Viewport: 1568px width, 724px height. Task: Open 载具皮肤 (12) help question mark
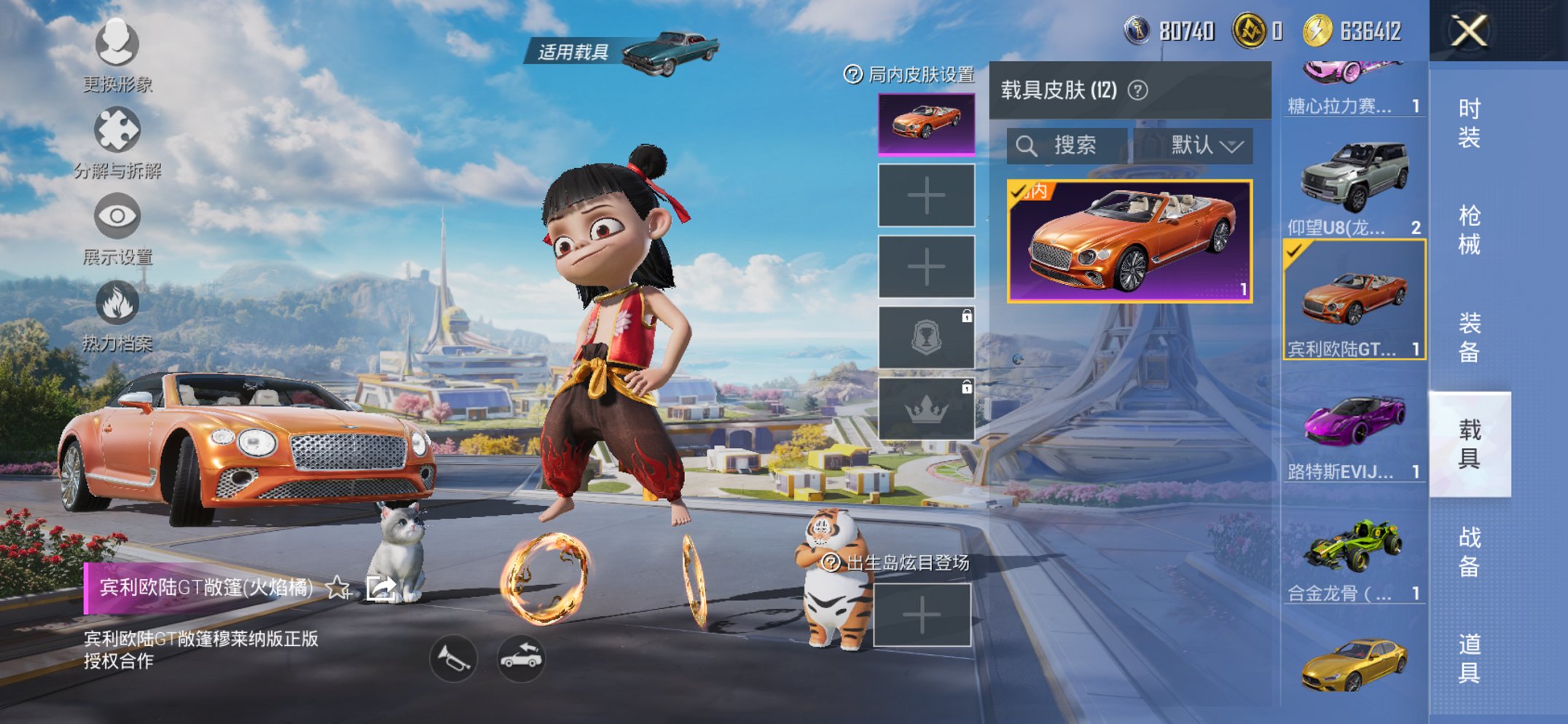point(1137,90)
